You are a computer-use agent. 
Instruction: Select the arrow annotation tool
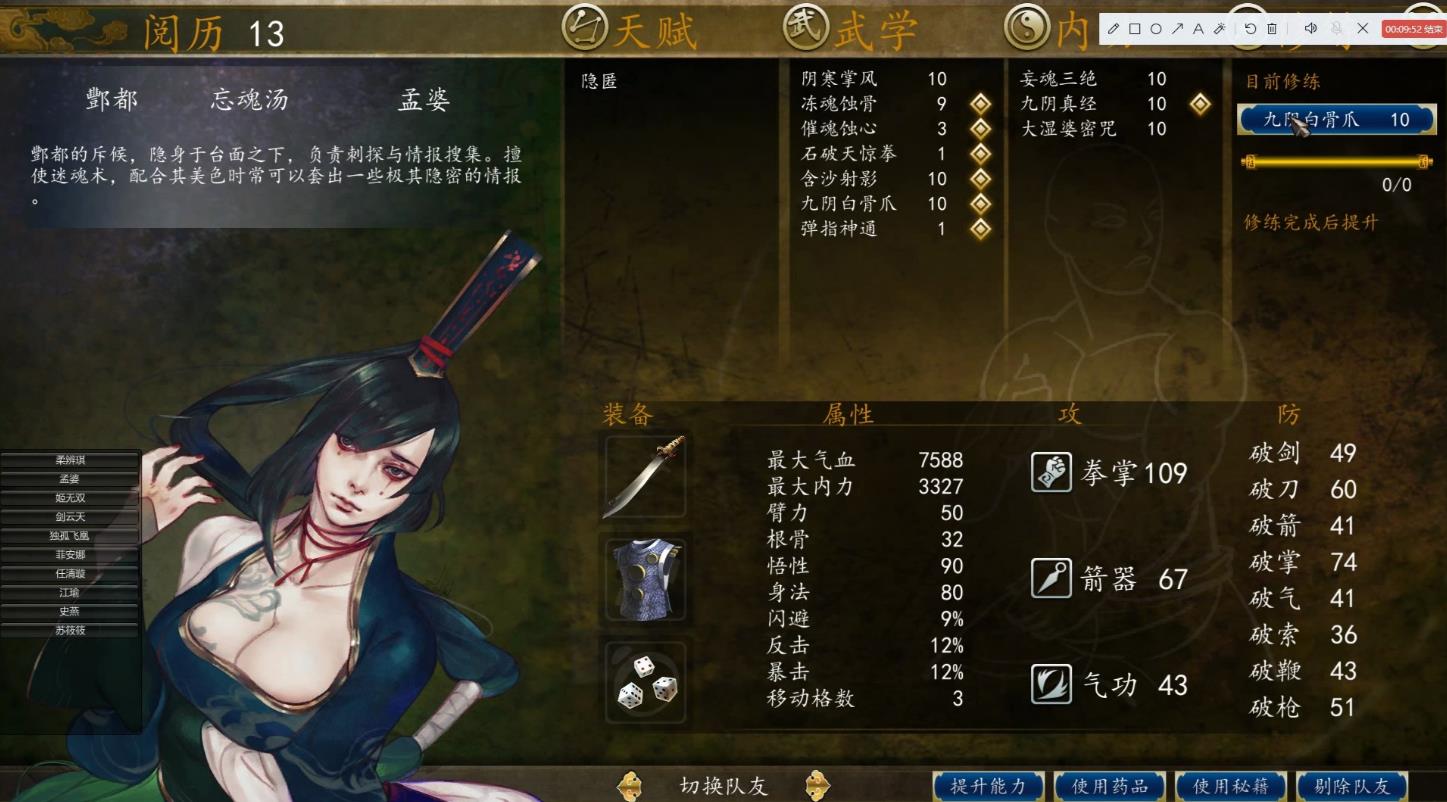click(1178, 29)
